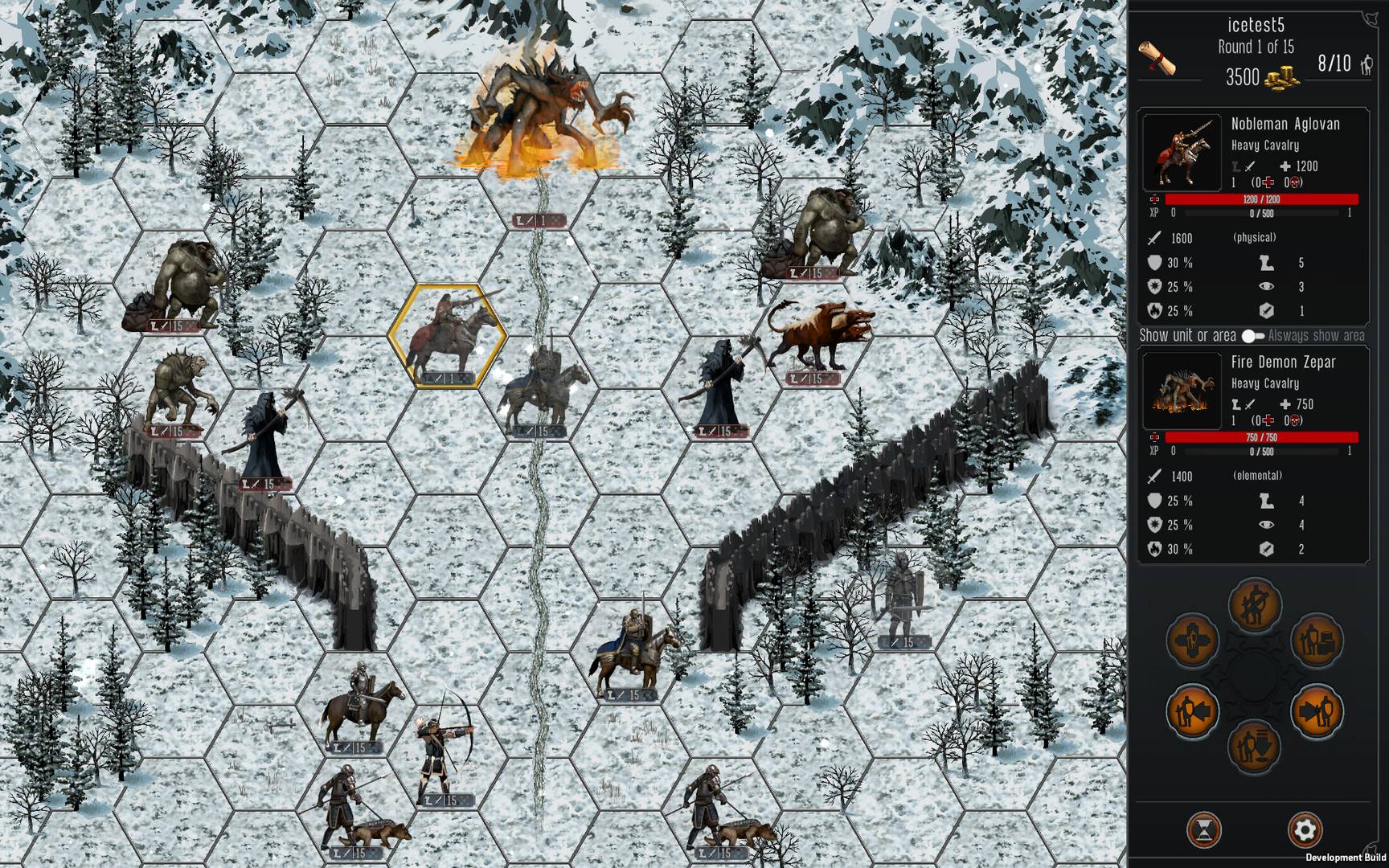Screen dimensions: 1389x868
Task: Click the flame resistance shield icon
Action: 1155,310
